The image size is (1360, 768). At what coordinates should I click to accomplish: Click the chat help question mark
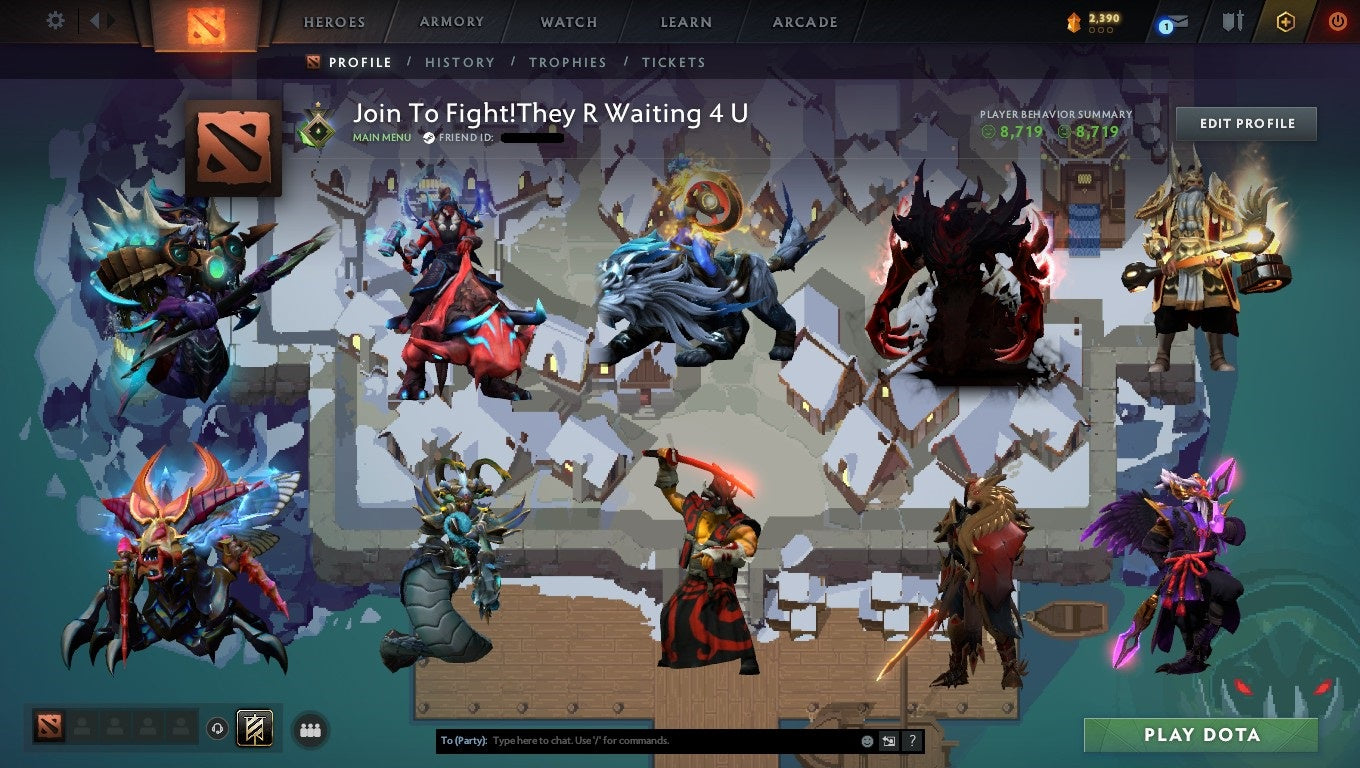tap(911, 740)
